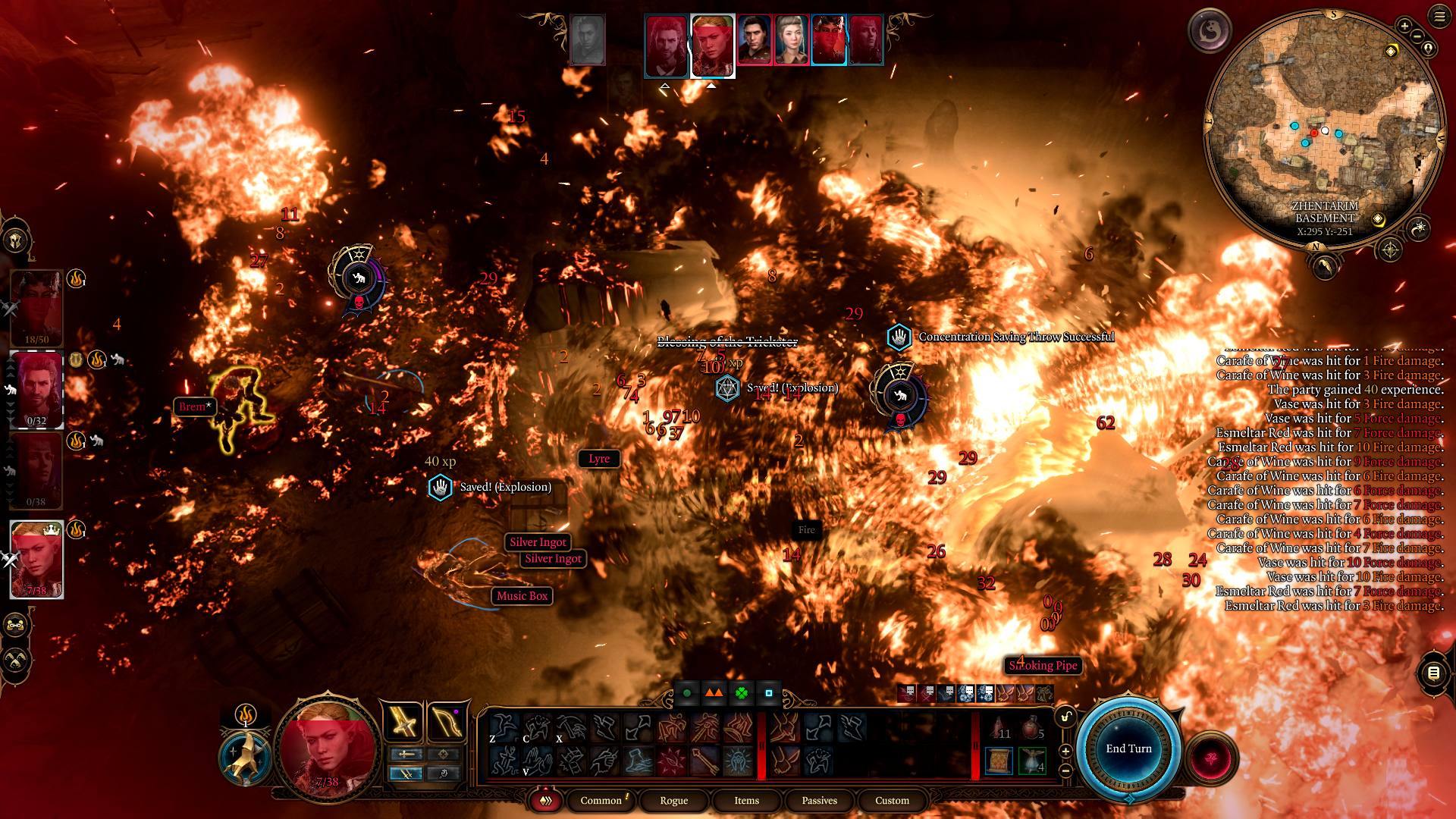End the current turn
This screenshot has height=819, width=1456.
[x=1128, y=748]
